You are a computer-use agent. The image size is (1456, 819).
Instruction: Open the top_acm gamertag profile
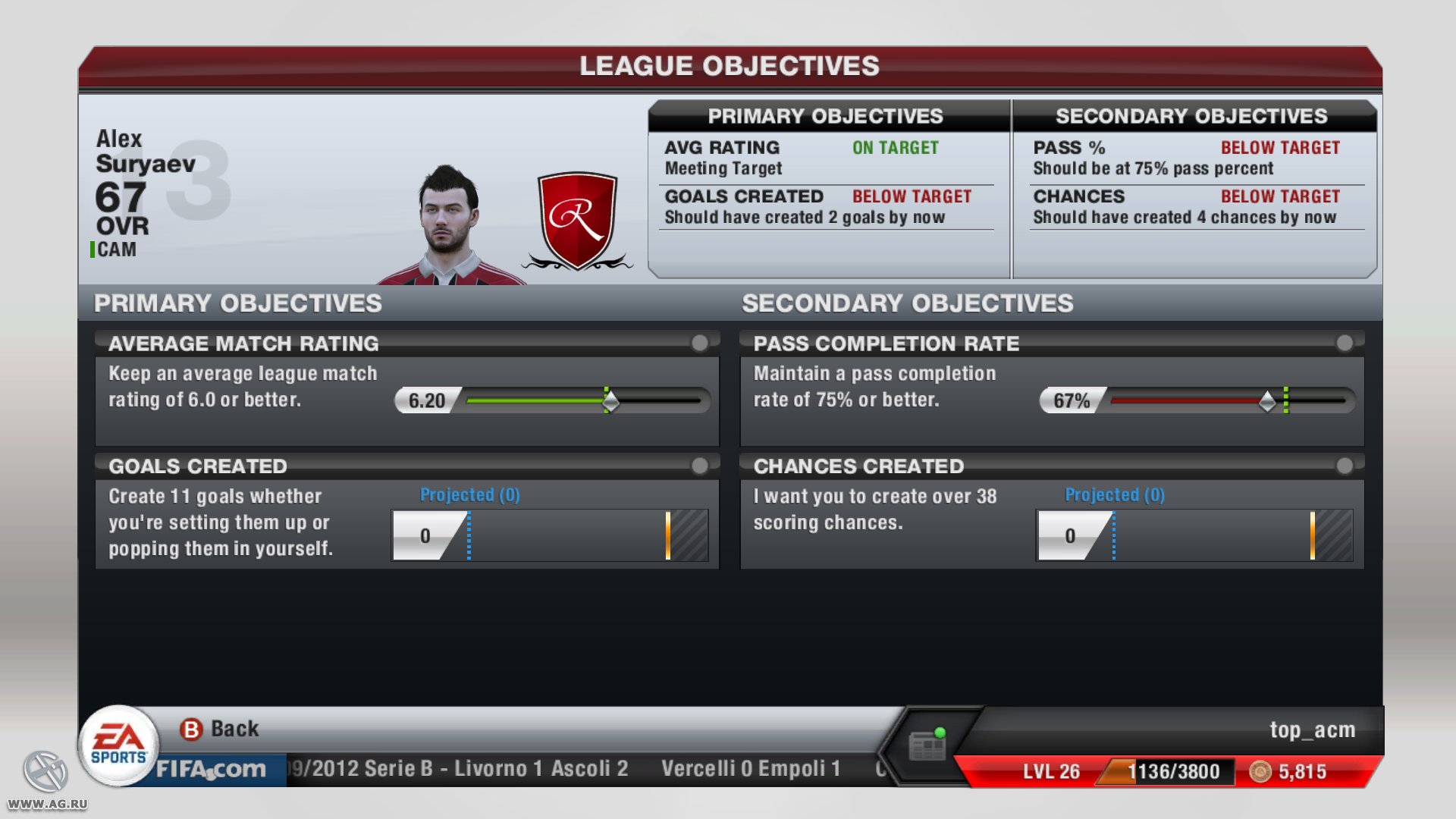pyautogui.click(x=1313, y=730)
